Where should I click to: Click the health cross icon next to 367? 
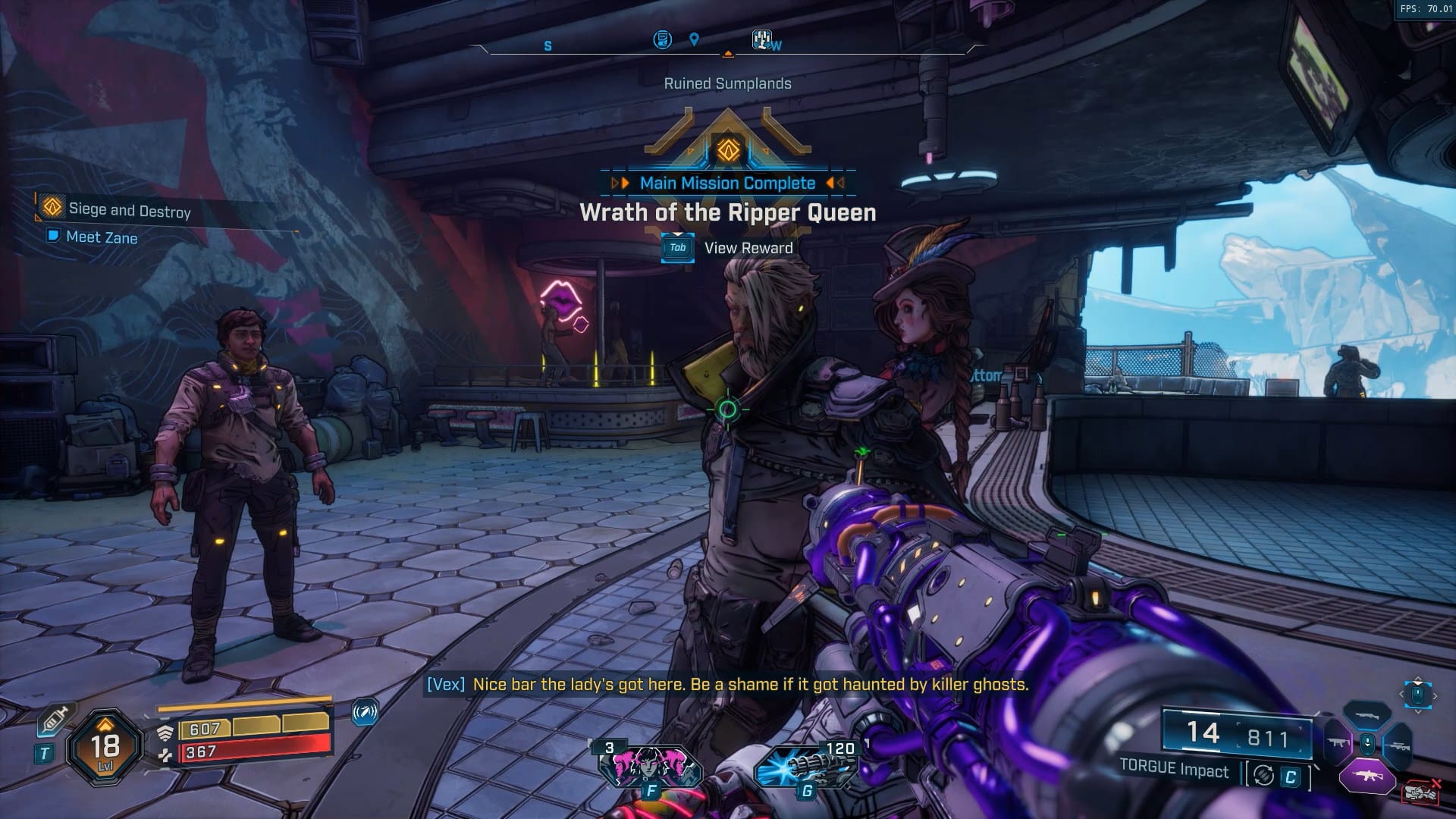click(166, 755)
